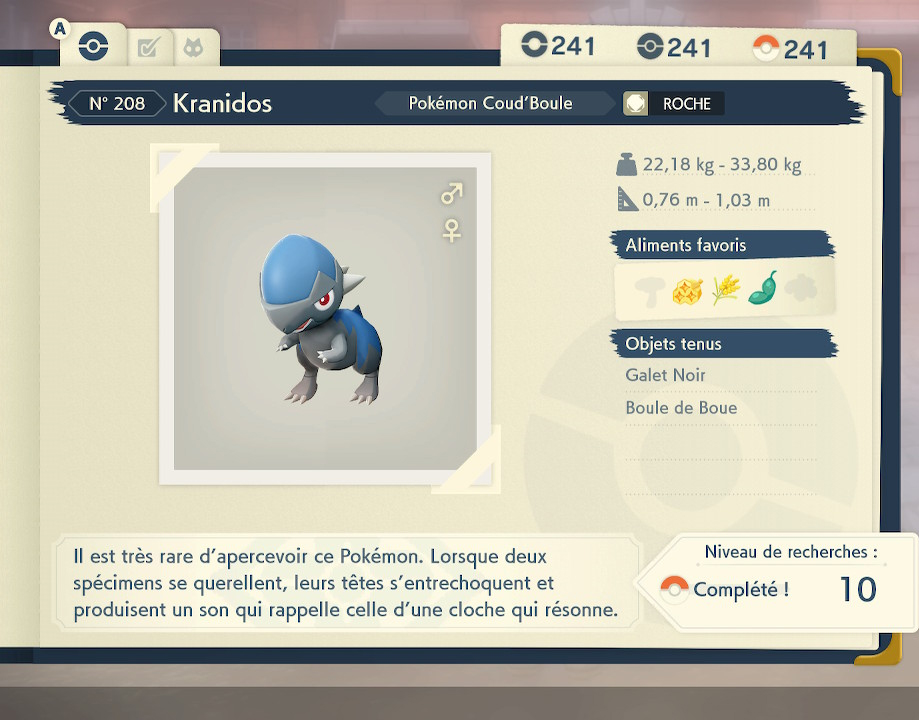This screenshot has width=919, height=720.
Task: Click the honeycomb favorite food icon
Action: 686,290
